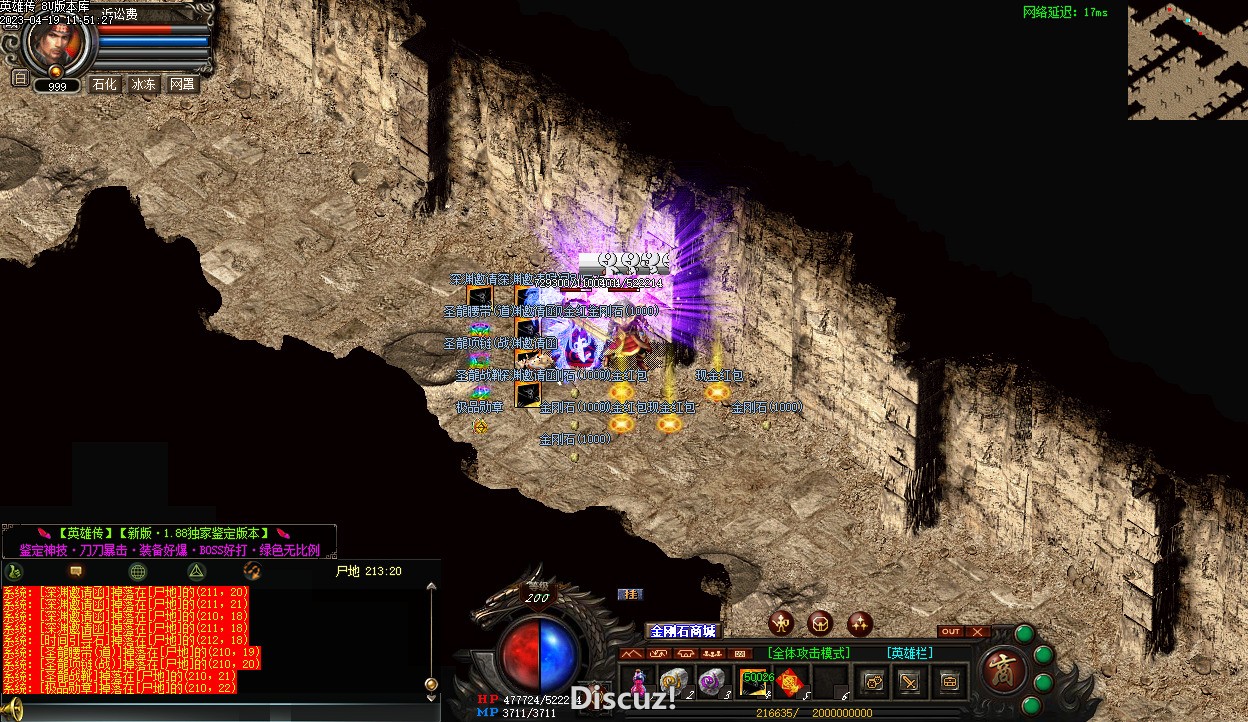Screen dimensions: 1248x722
Task: Select the item stack showing 50026
Action: (753, 681)
